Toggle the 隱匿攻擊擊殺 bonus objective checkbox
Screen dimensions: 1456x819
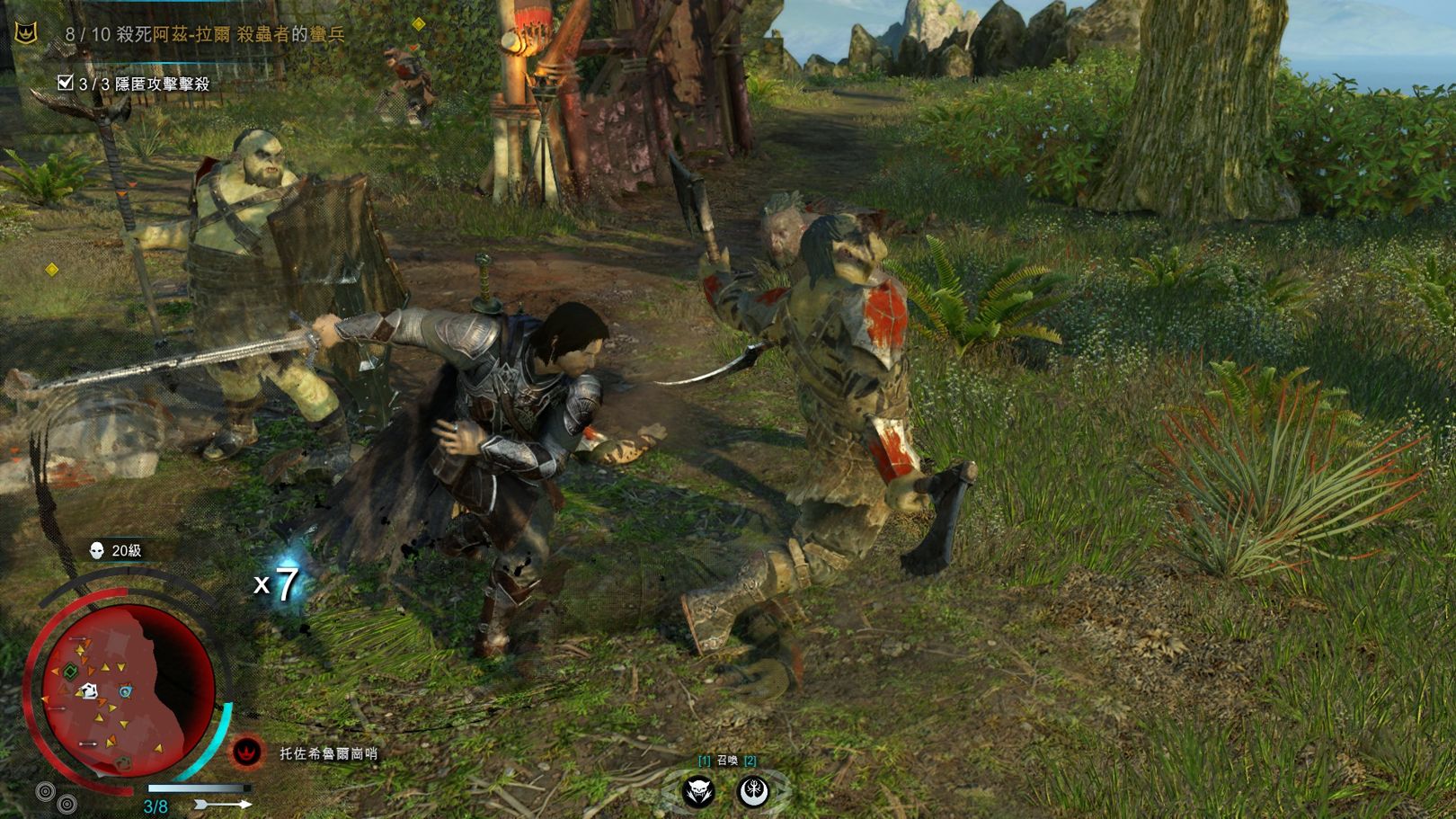point(65,83)
